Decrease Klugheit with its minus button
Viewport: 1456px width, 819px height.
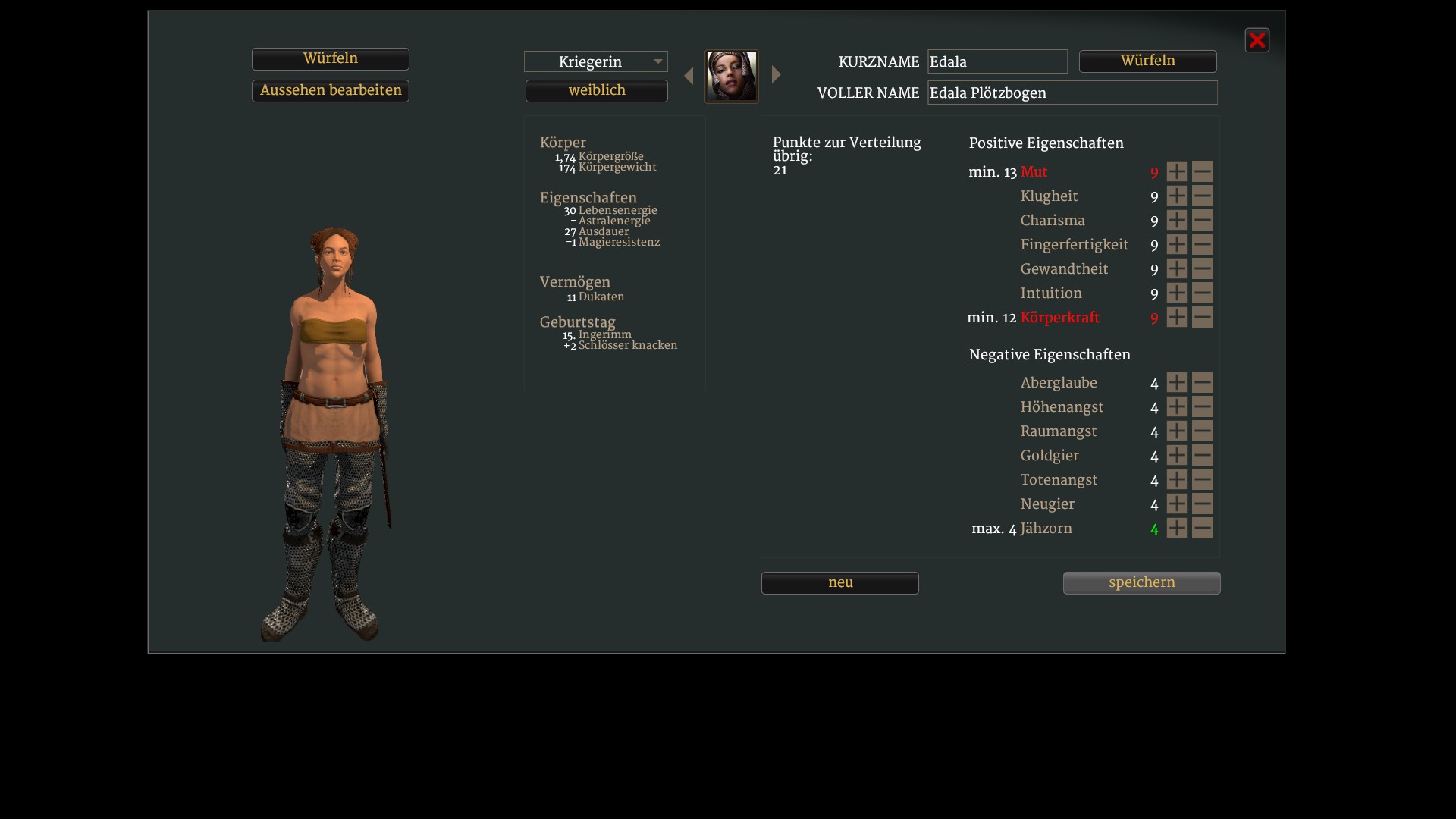(1202, 196)
